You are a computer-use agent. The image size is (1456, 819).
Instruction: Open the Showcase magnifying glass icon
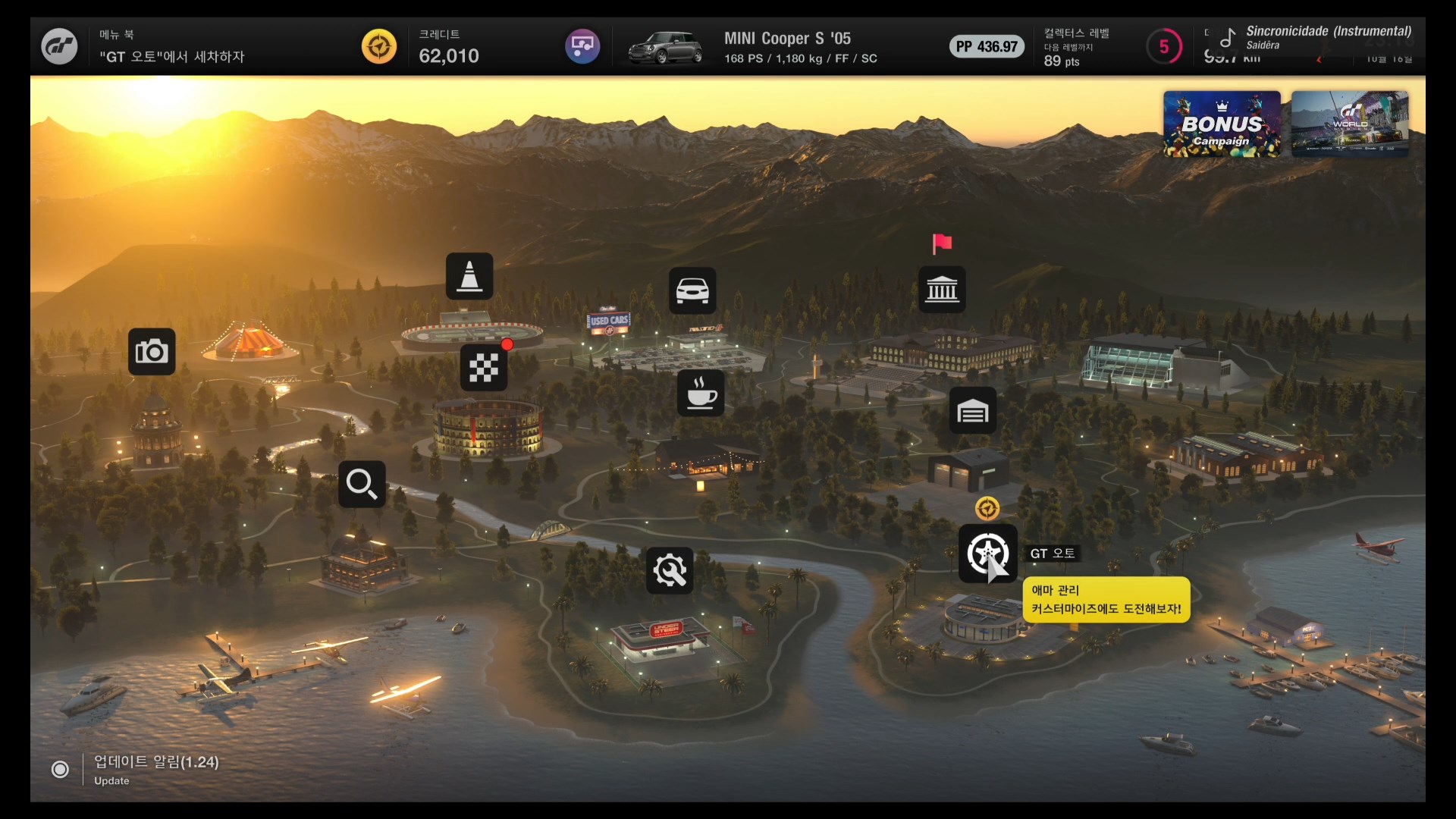(x=362, y=484)
